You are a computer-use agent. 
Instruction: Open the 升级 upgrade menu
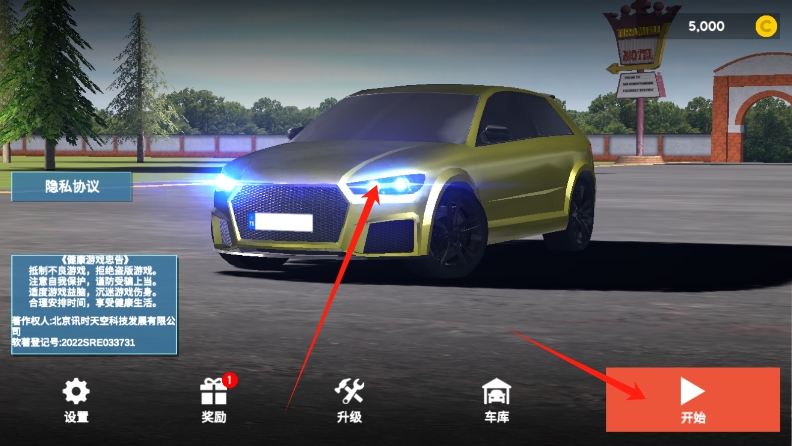coord(349,400)
